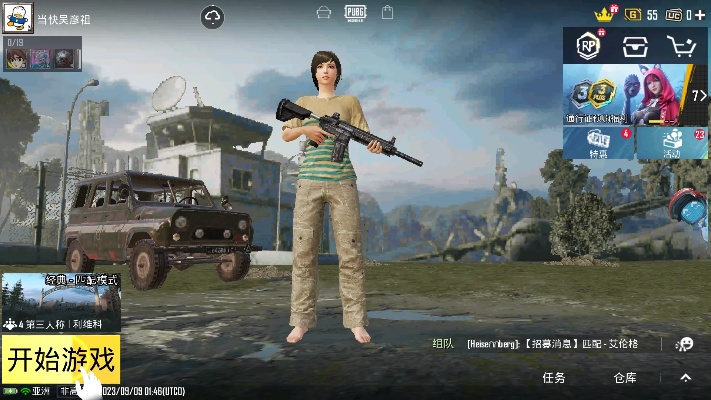Open the supply crate icon
The width and height of the screenshot is (711, 400).
tap(635, 46)
